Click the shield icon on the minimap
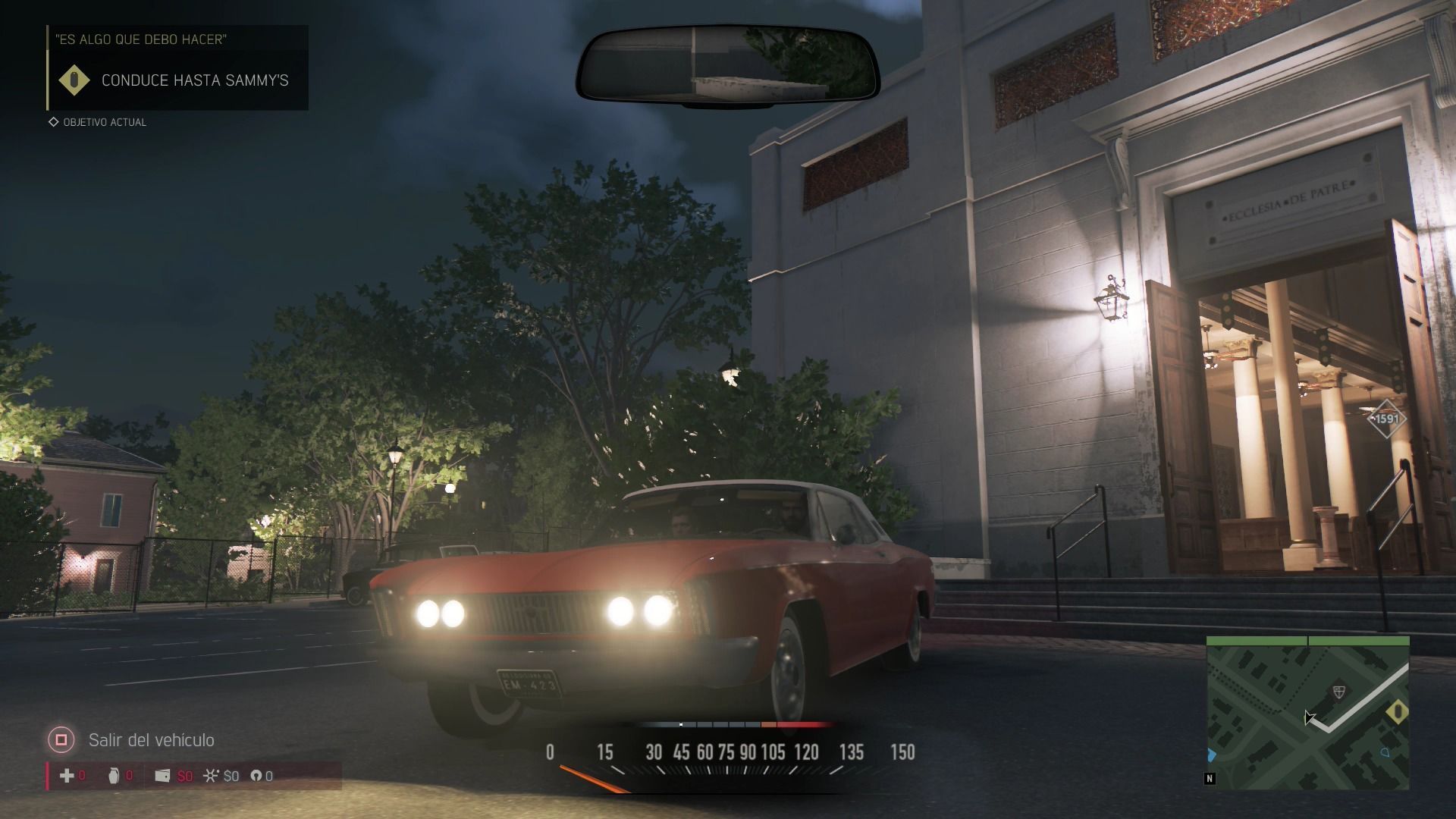This screenshot has height=819, width=1456. coord(1338,692)
